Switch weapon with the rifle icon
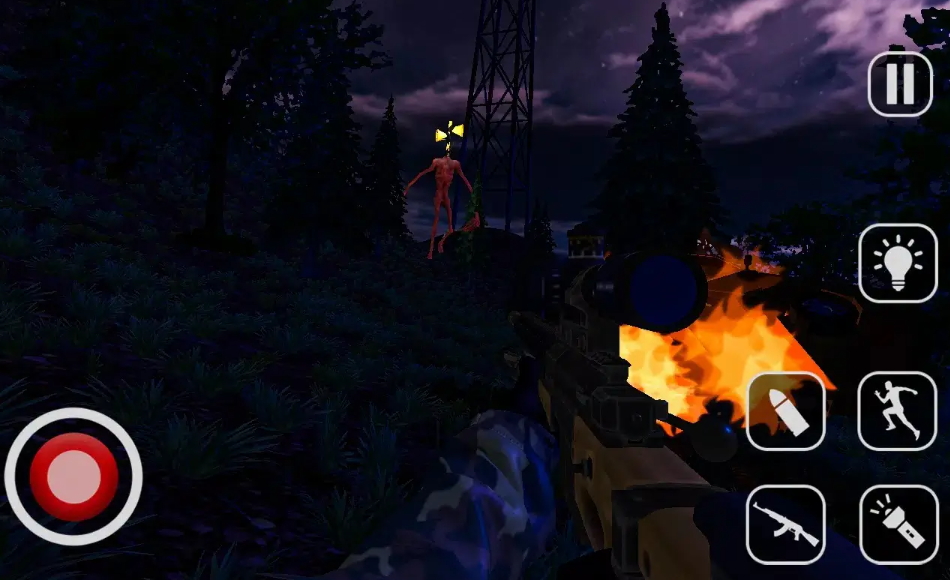This screenshot has width=950, height=580. tap(786, 524)
